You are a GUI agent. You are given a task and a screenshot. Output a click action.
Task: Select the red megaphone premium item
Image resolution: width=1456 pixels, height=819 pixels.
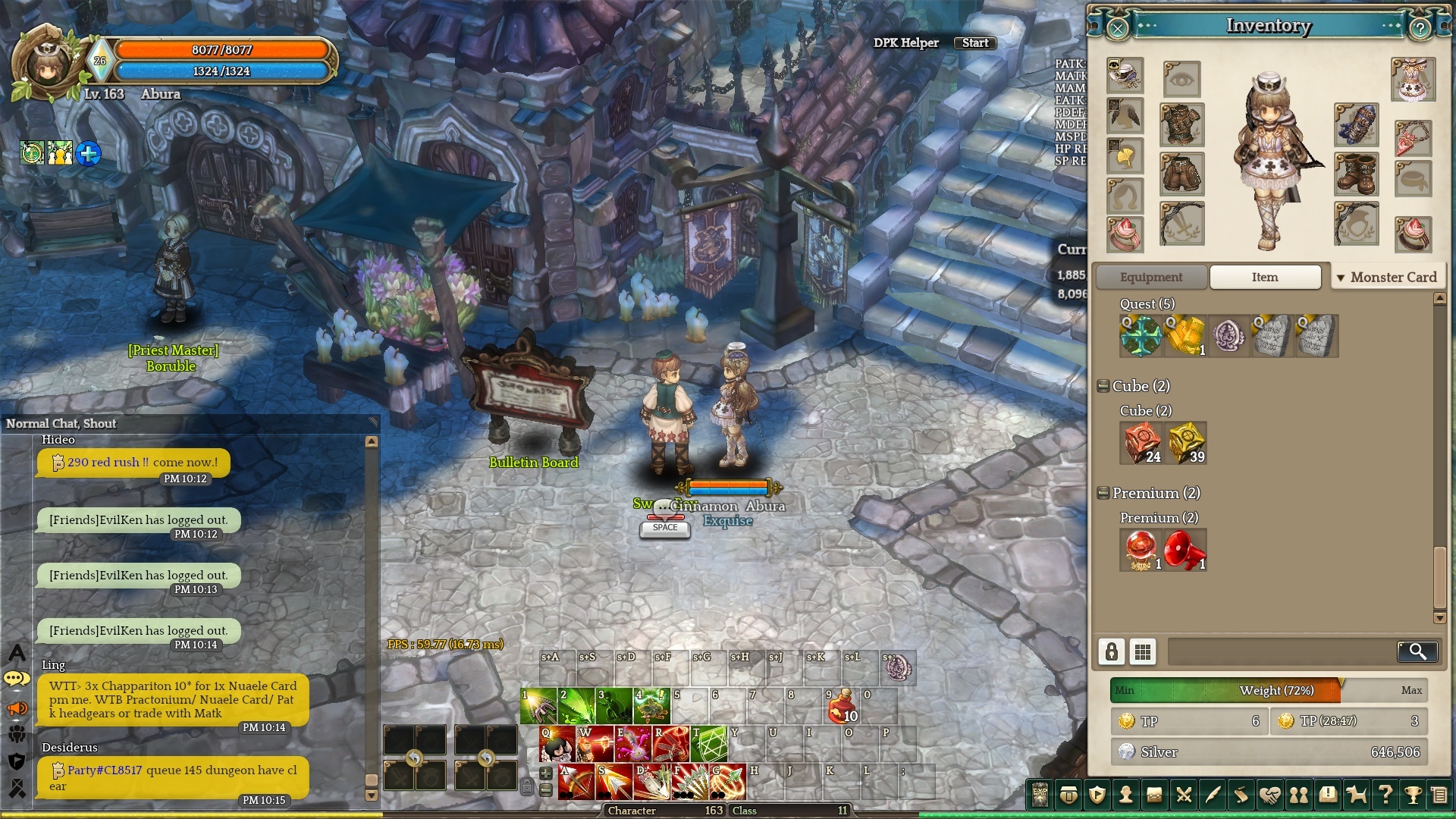point(1185,550)
